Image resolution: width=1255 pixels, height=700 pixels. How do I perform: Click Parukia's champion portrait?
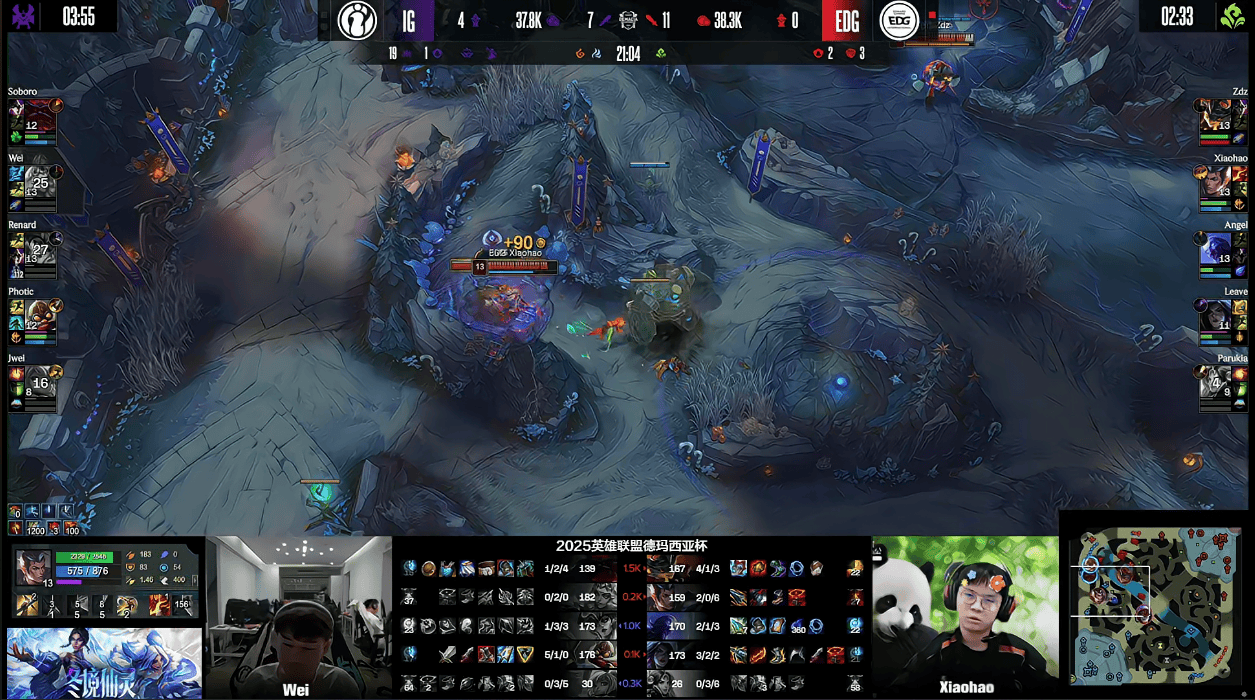click(x=1215, y=381)
